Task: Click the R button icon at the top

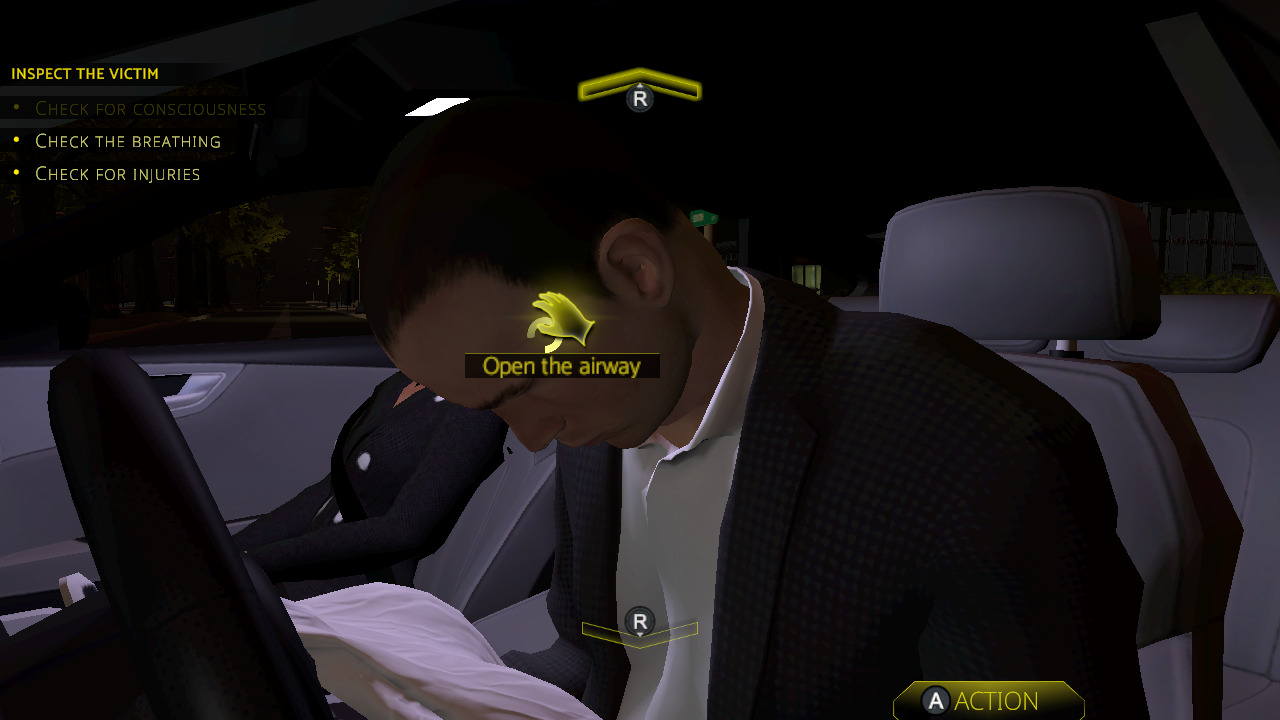Action: click(639, 98)
